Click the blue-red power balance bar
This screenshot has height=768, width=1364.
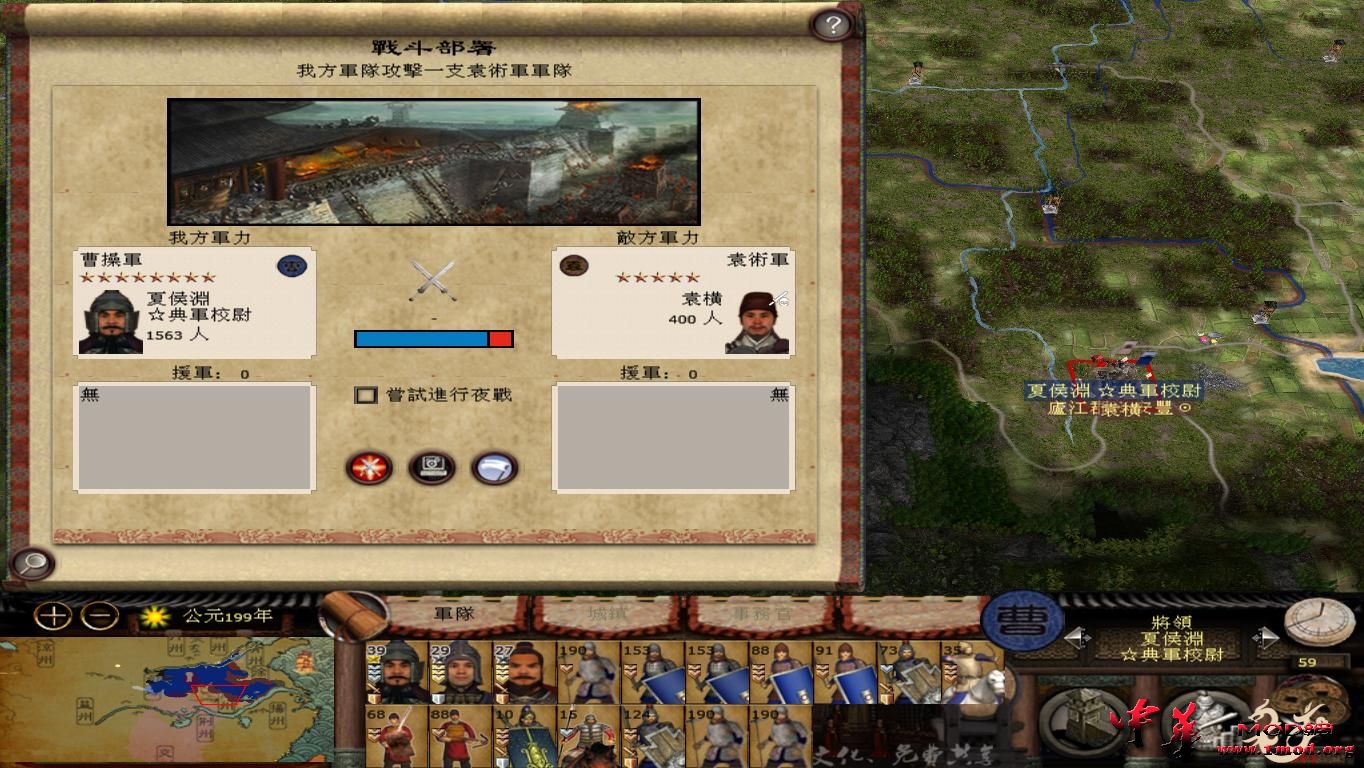[433, 339]
